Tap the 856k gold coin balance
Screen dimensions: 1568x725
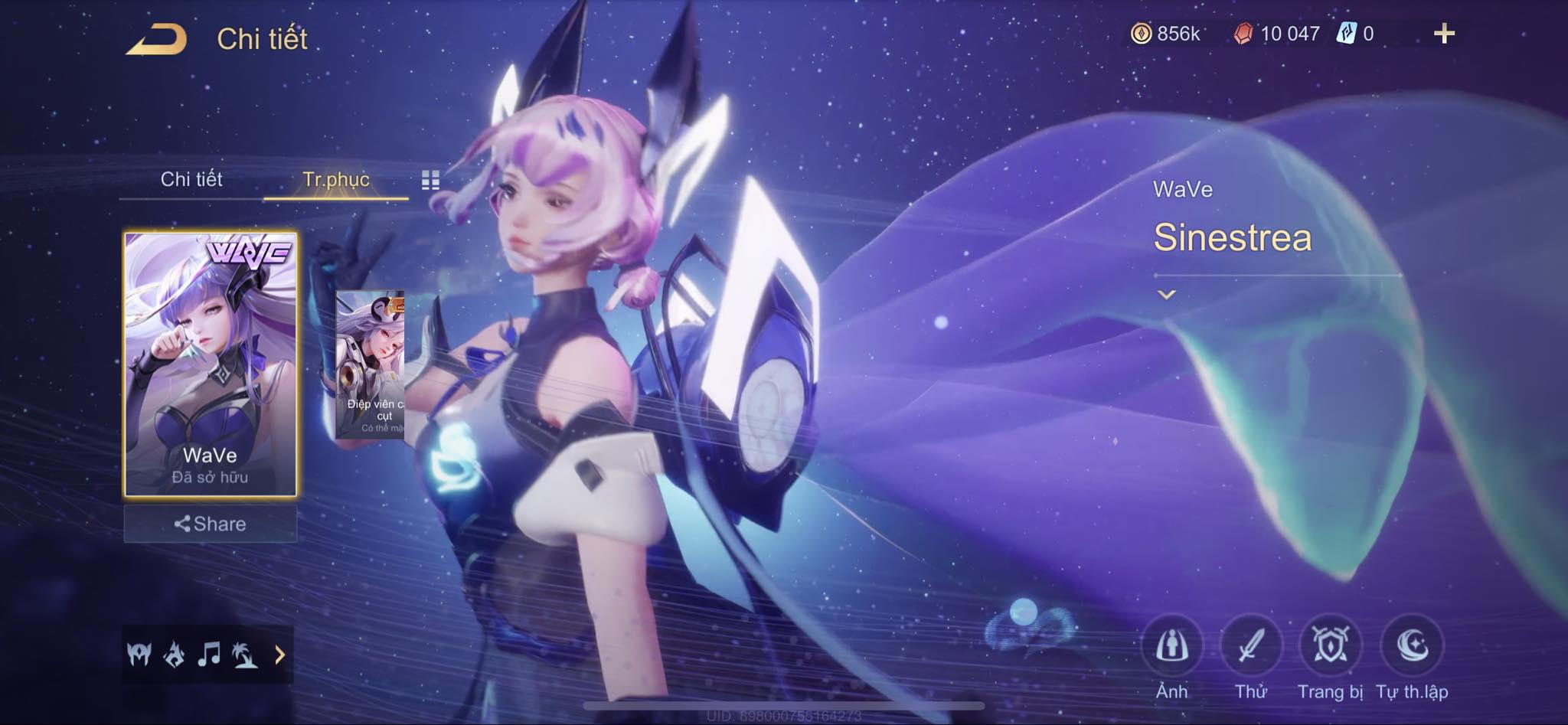tap(1166, 34)
